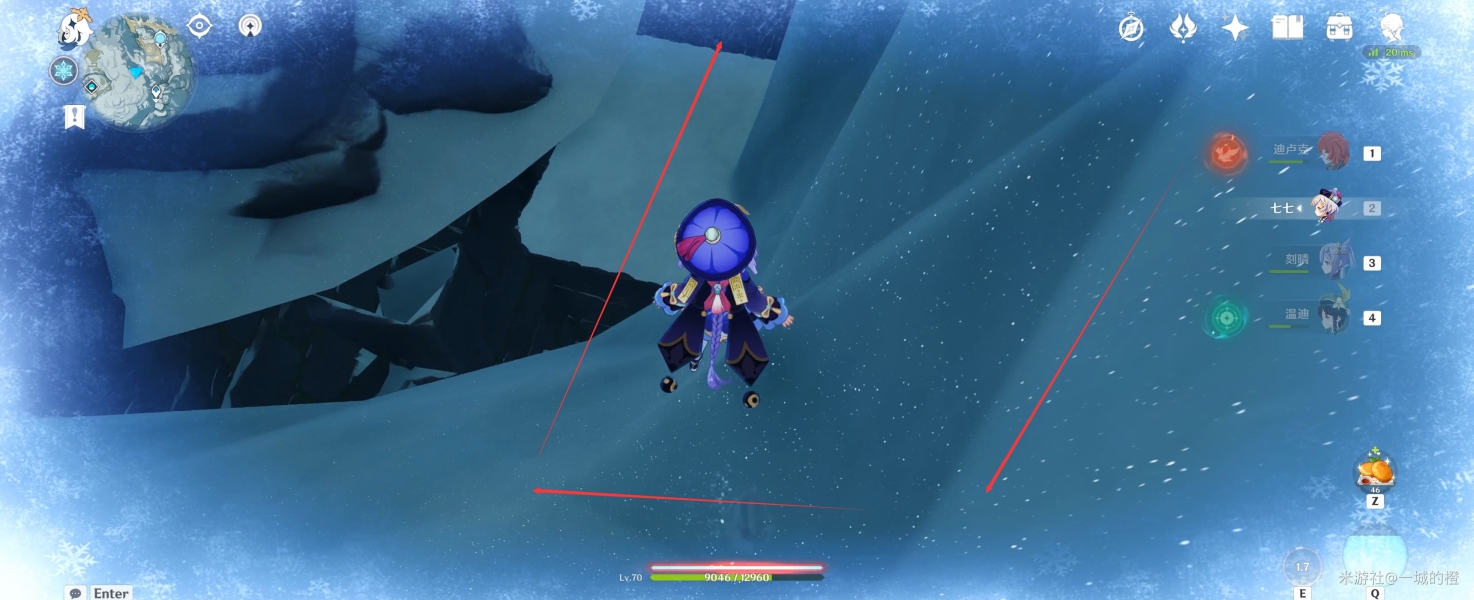This screenshot has height=600, width=1474.
Task: Click the signal-ring icon with the star
Action: coord(251,26)
